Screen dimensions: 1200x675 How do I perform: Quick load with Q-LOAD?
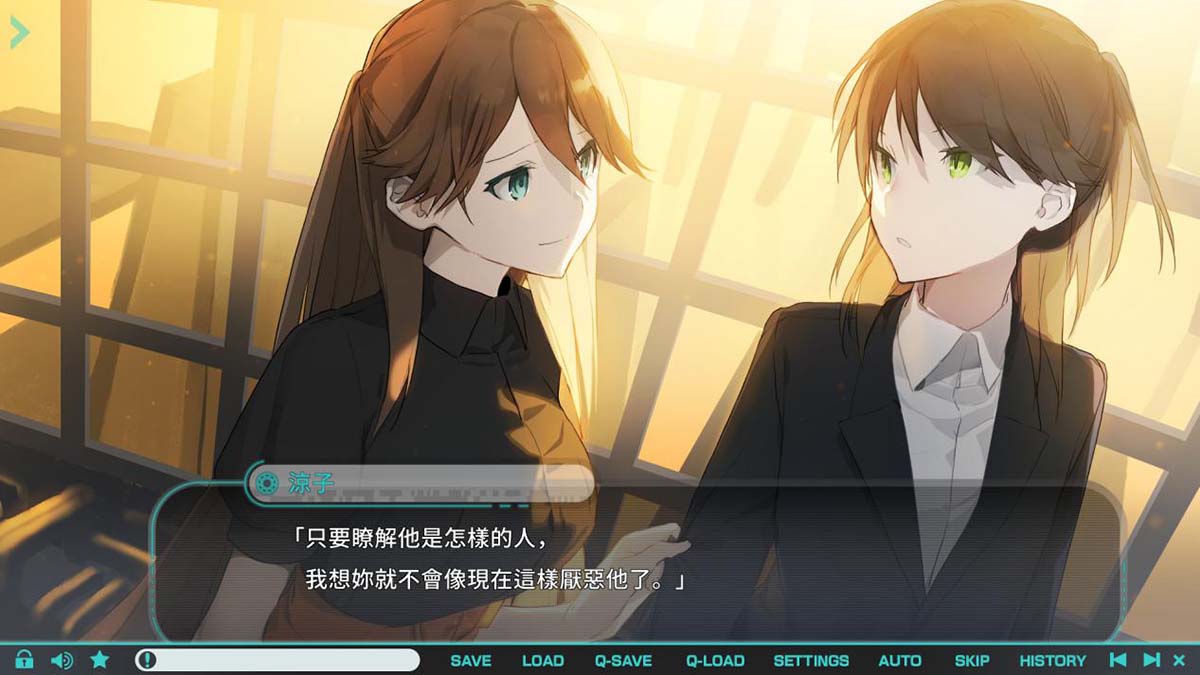click(715, 660)
